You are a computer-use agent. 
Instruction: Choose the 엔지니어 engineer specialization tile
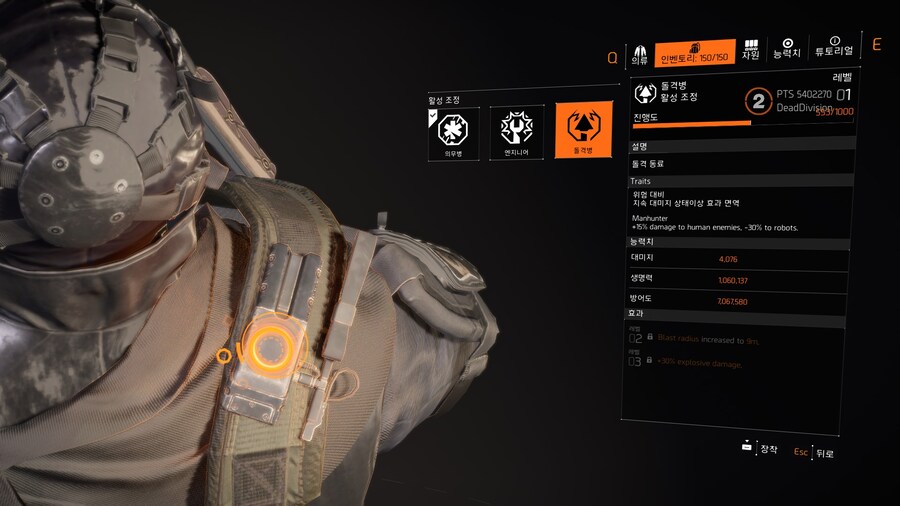[x=517, y=132]
